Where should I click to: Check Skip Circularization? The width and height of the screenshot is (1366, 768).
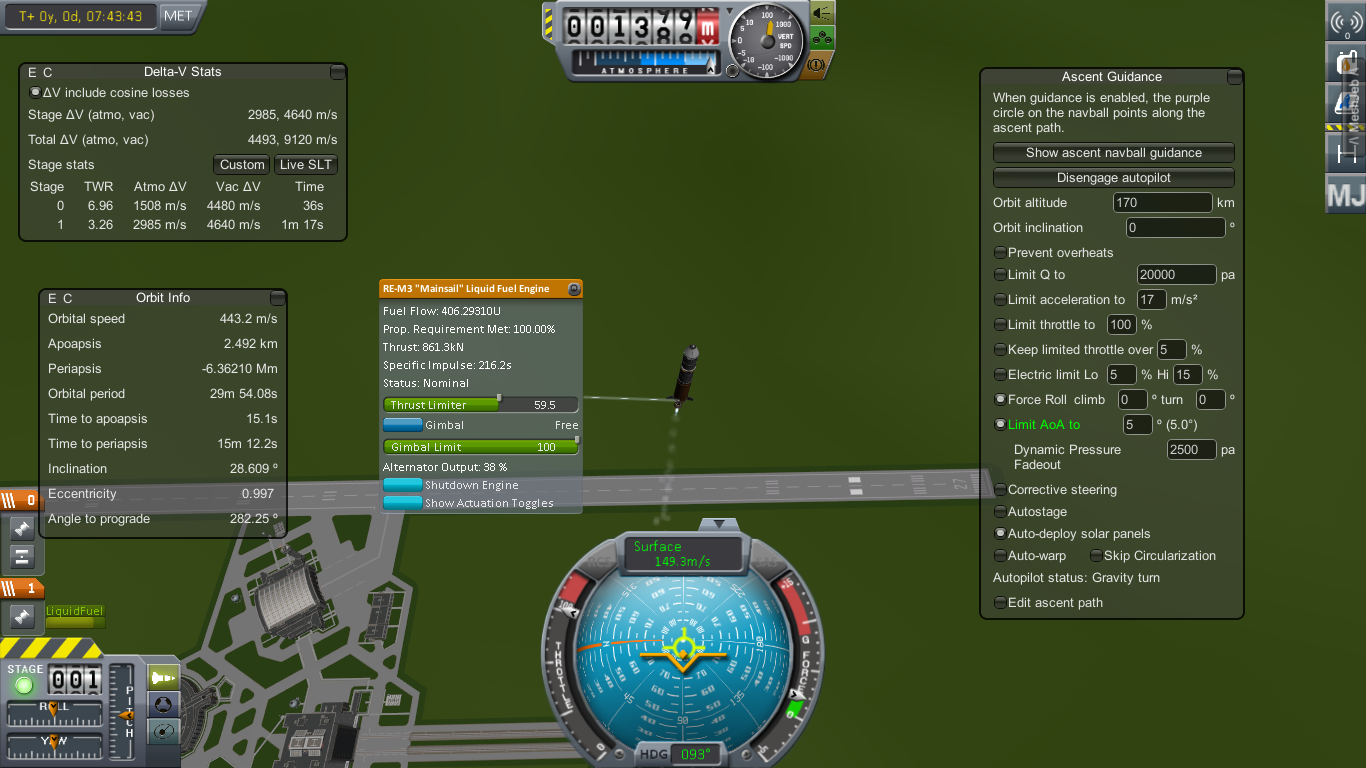tap(1096, 556)
